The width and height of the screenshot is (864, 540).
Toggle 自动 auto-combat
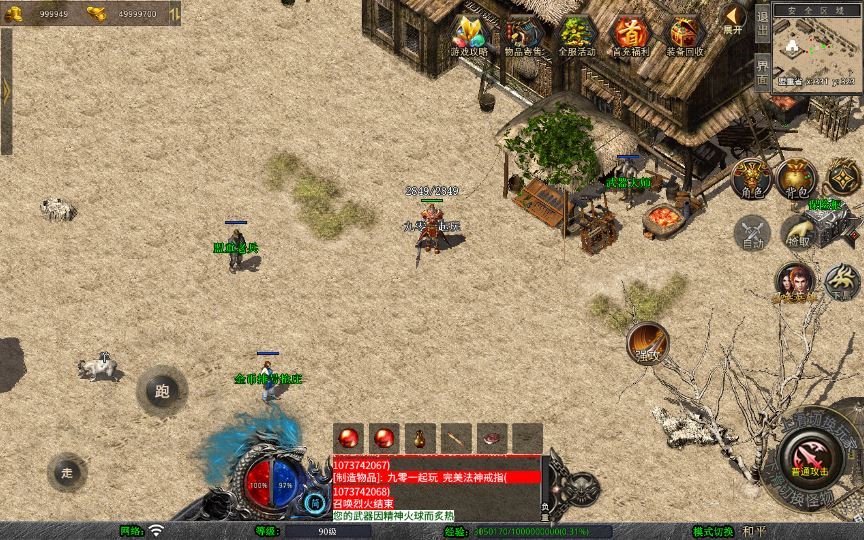752,233
